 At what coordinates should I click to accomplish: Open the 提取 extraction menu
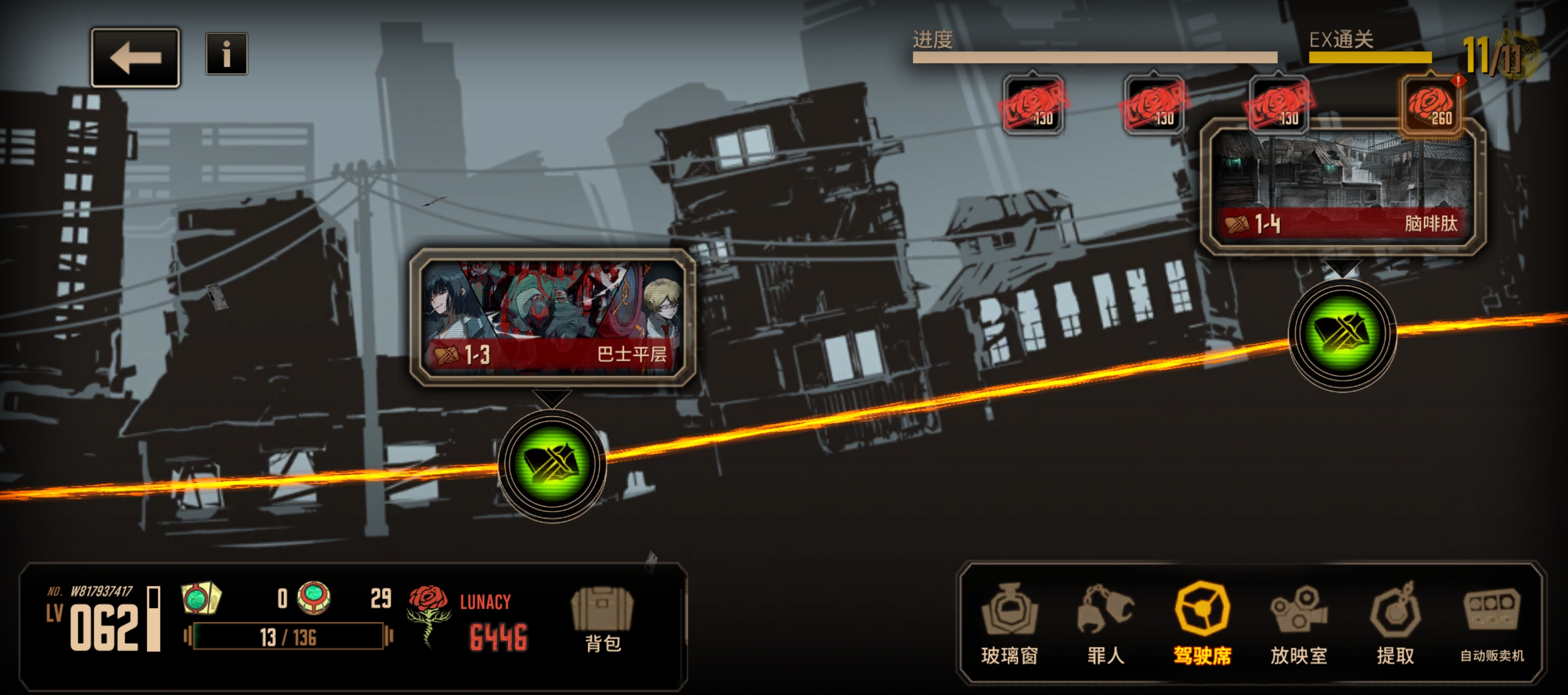pyautogui.click(x=1395, y=623)
